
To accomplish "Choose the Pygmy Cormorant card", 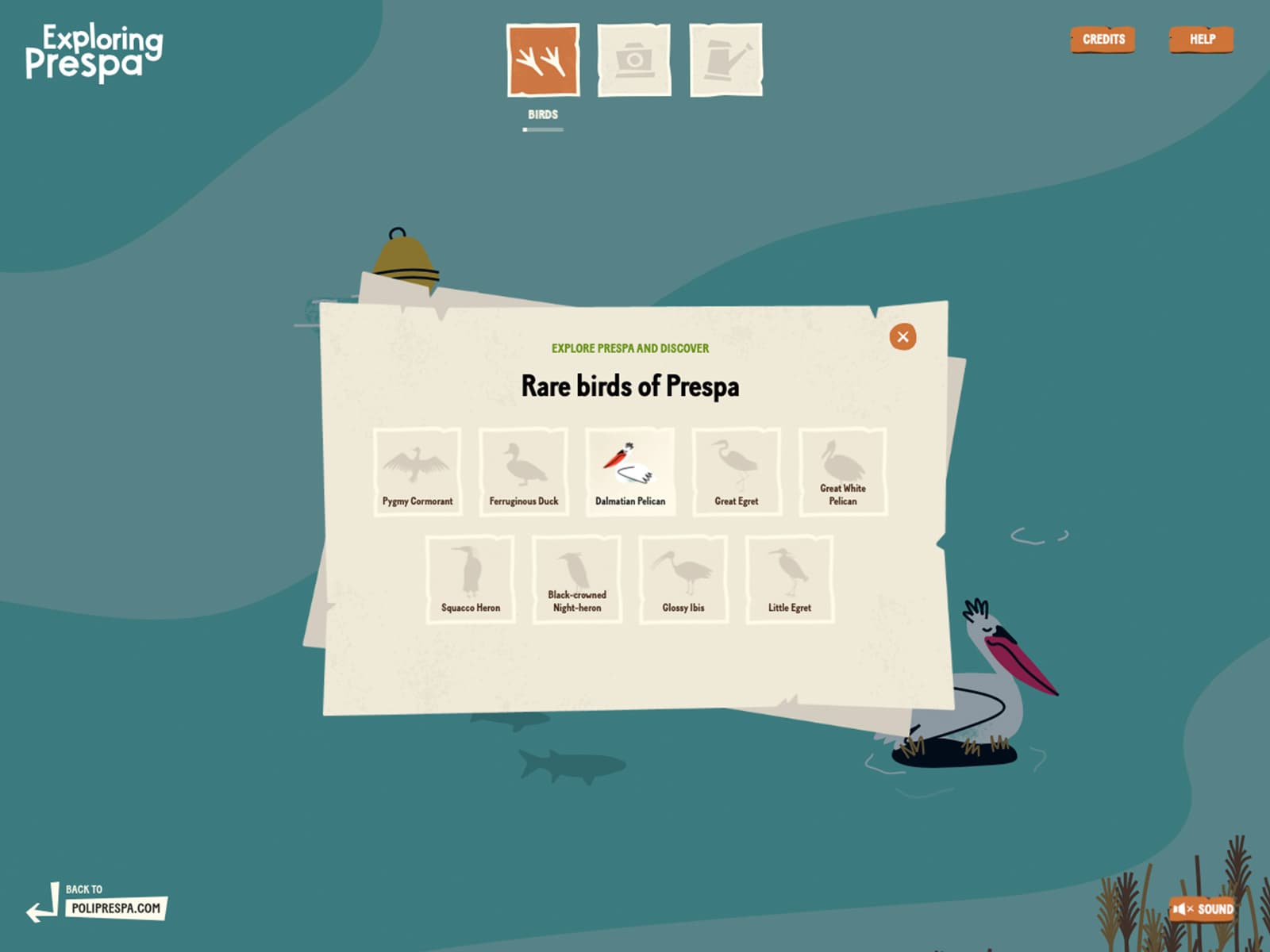I will (x=418, y=472).
